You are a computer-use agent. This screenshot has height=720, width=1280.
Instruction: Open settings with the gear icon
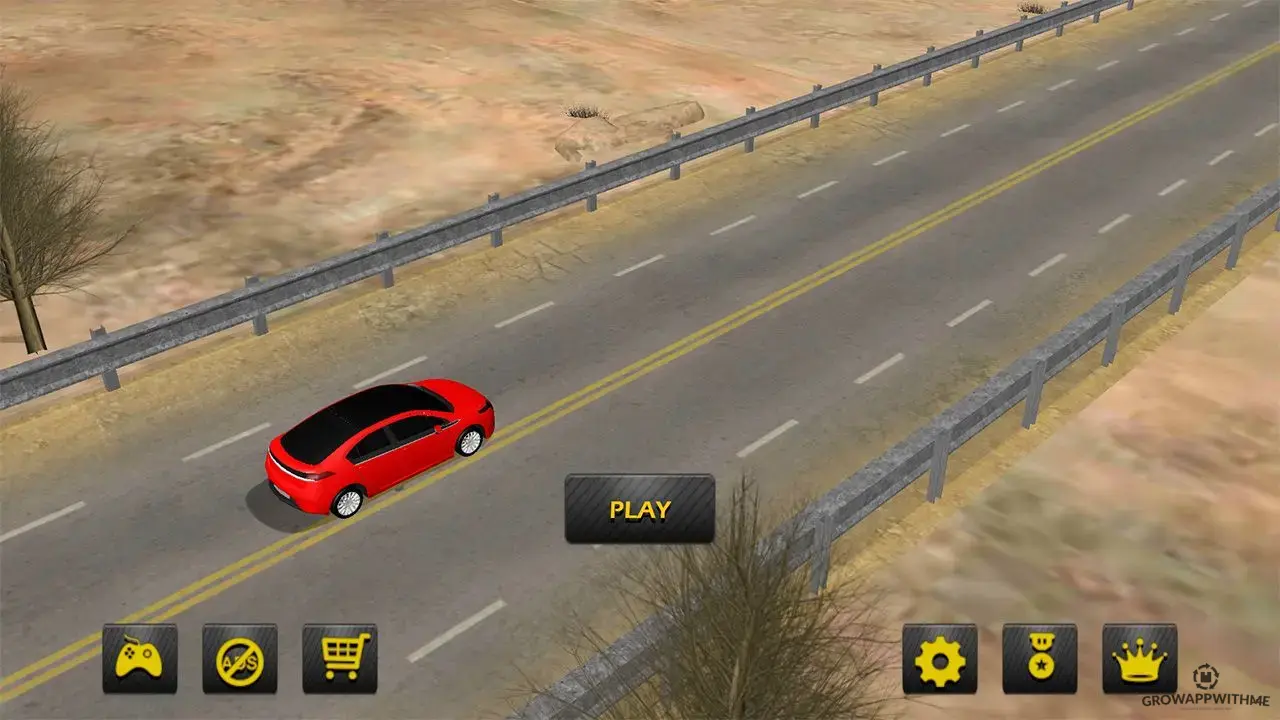pyautogui.click(x=940, y=659)
